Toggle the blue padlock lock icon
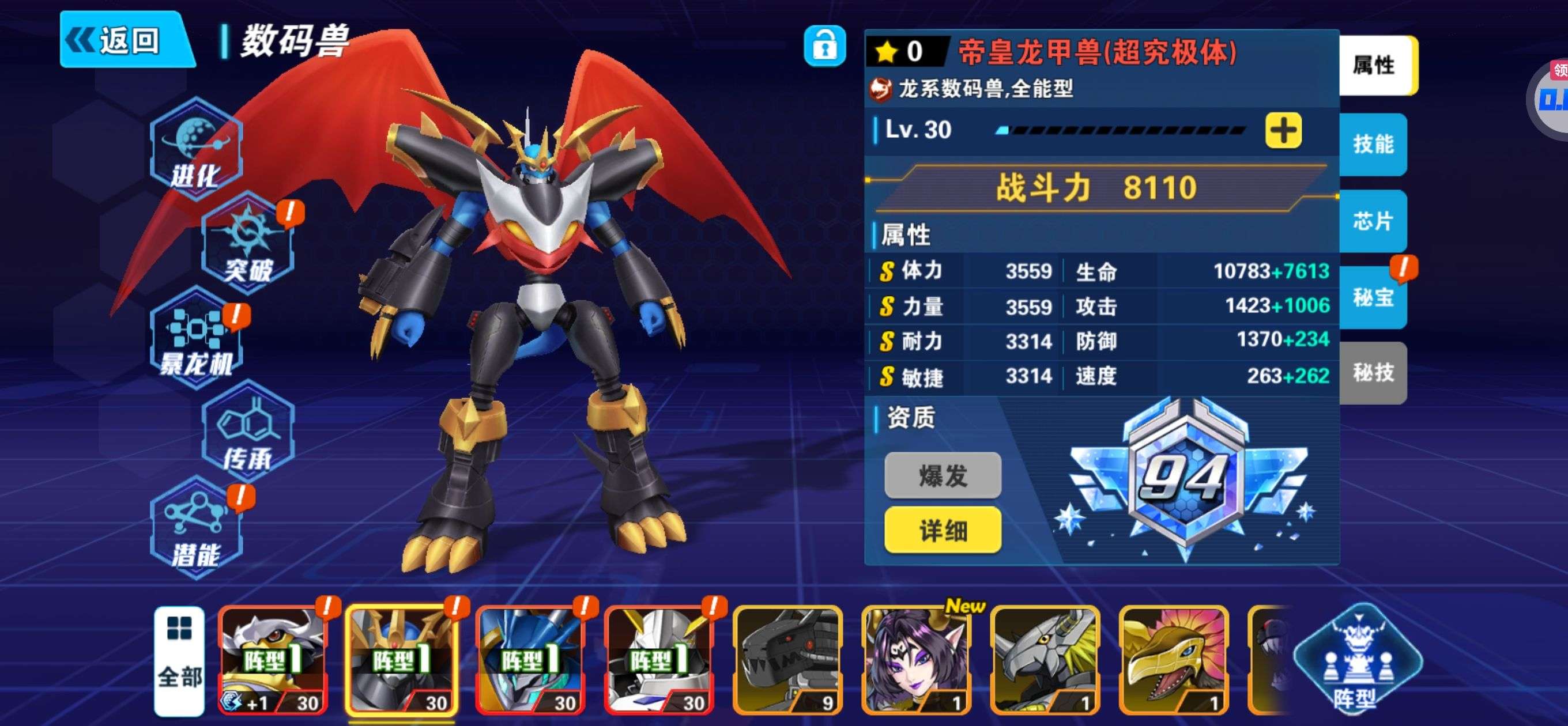This screenshot has height=726, width=1568. coord(824,46)
